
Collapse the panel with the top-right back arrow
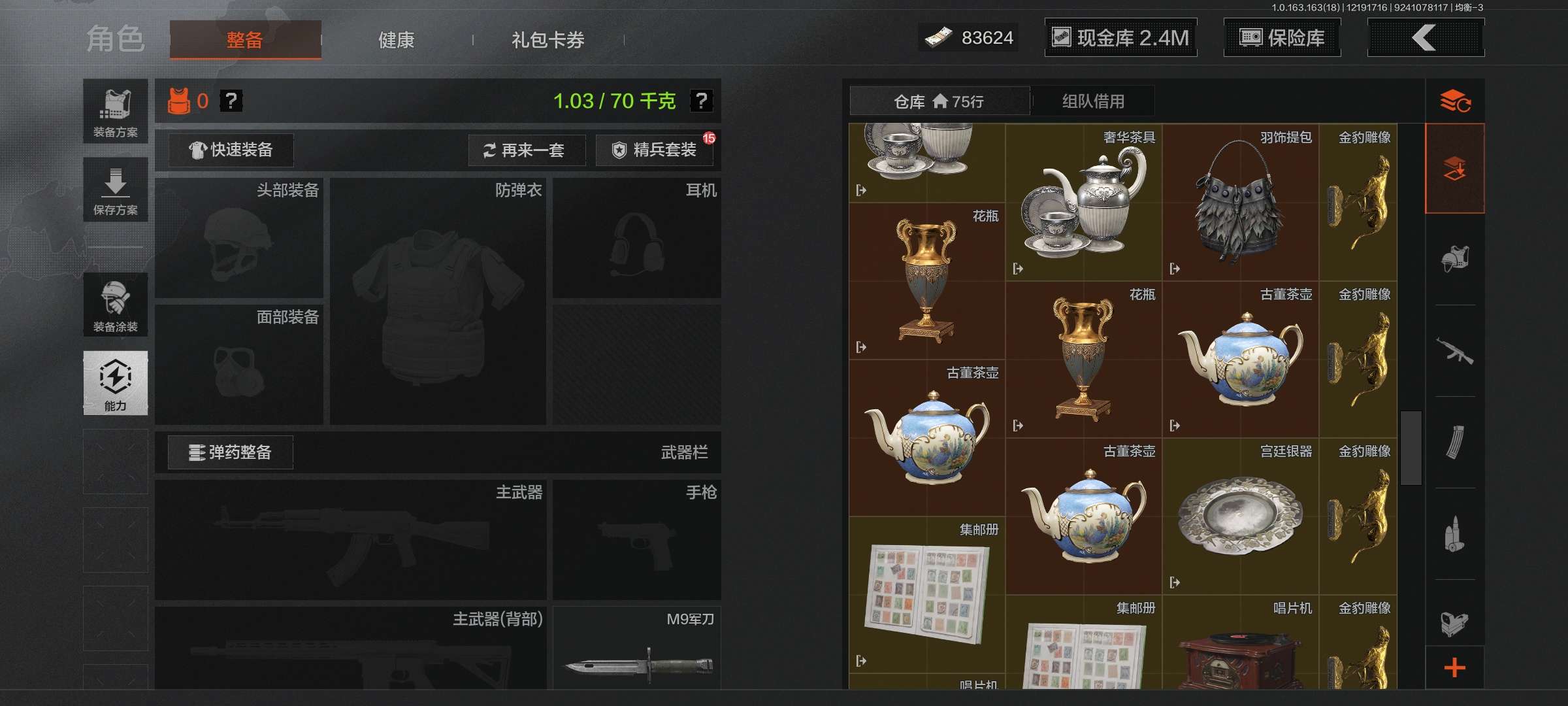pyautogui.click(x=1426, y=38)
